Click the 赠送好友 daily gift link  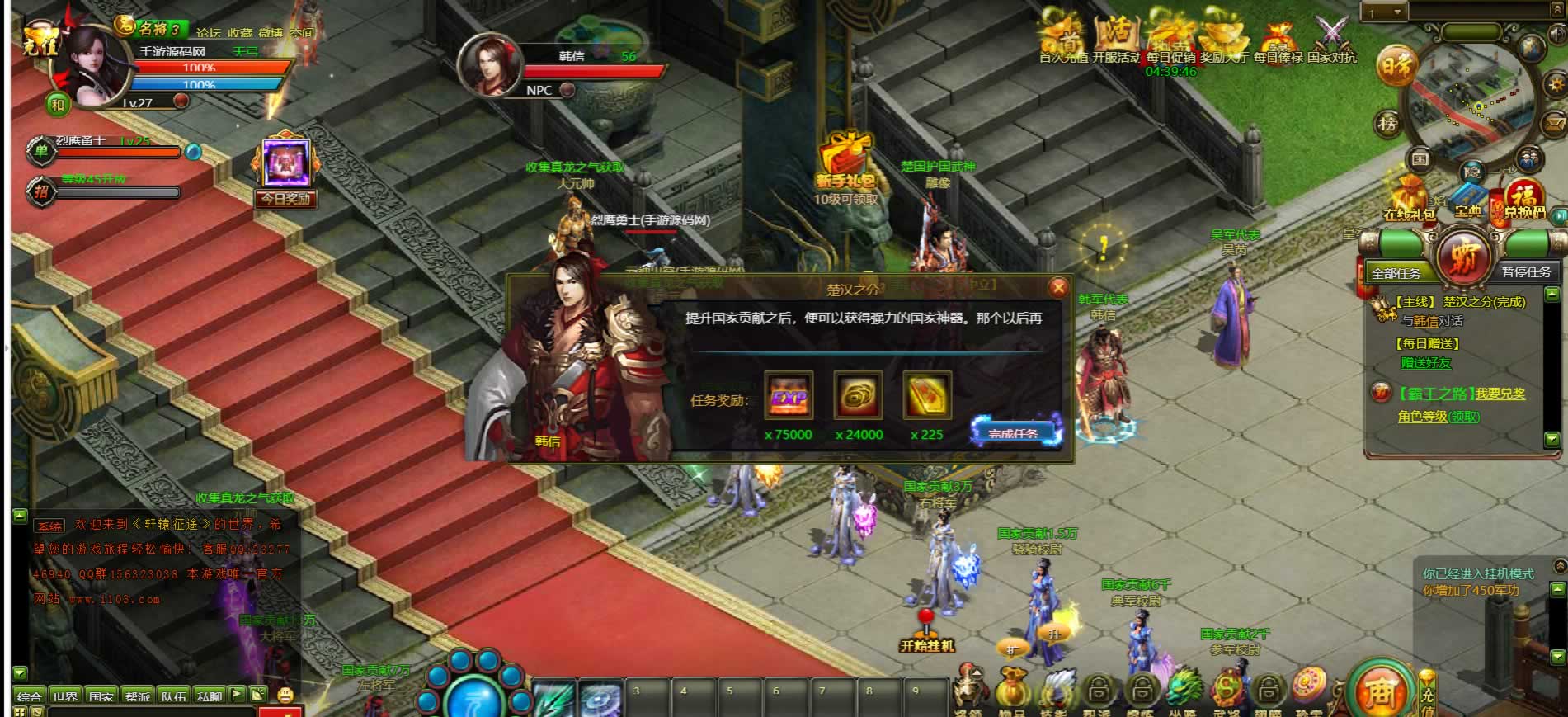1425,363
